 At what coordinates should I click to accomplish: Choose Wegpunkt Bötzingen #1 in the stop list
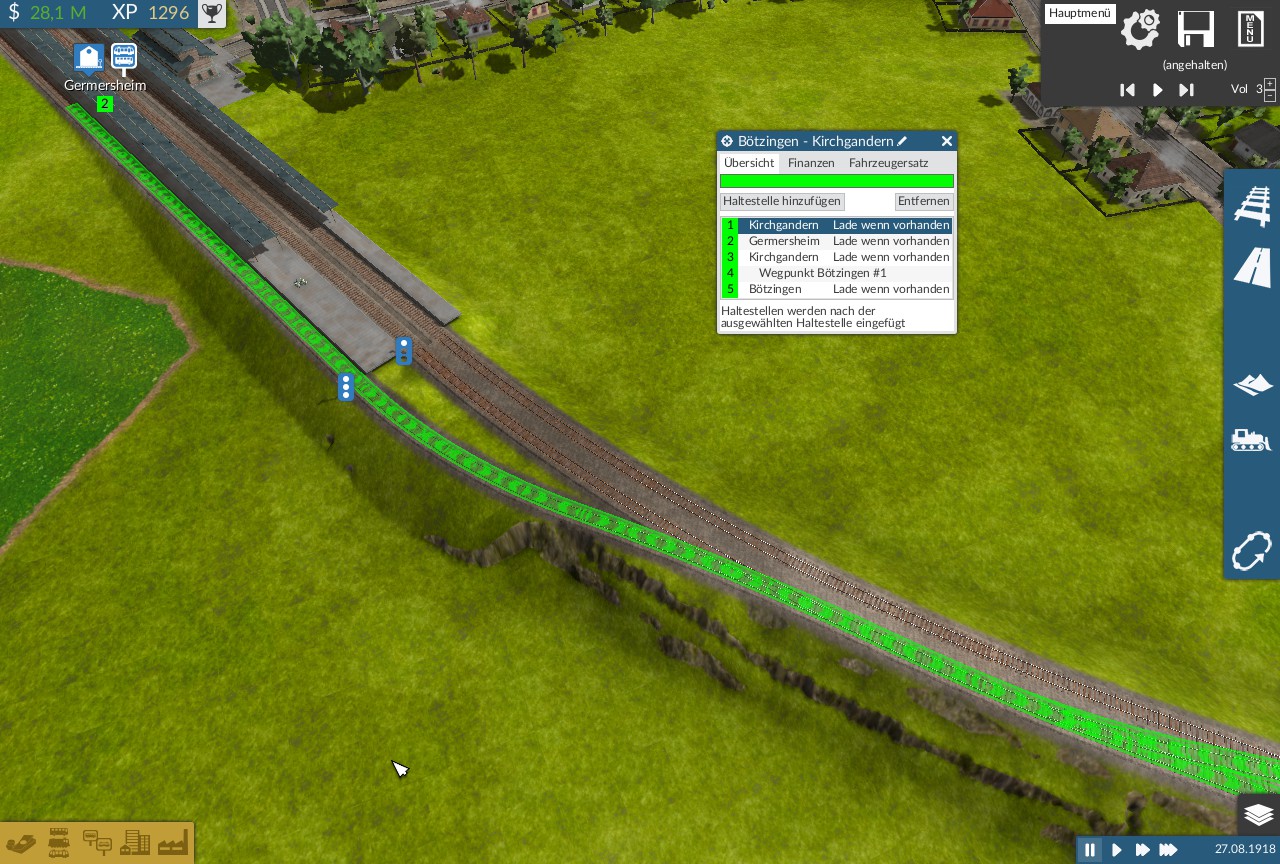point(822,273)
